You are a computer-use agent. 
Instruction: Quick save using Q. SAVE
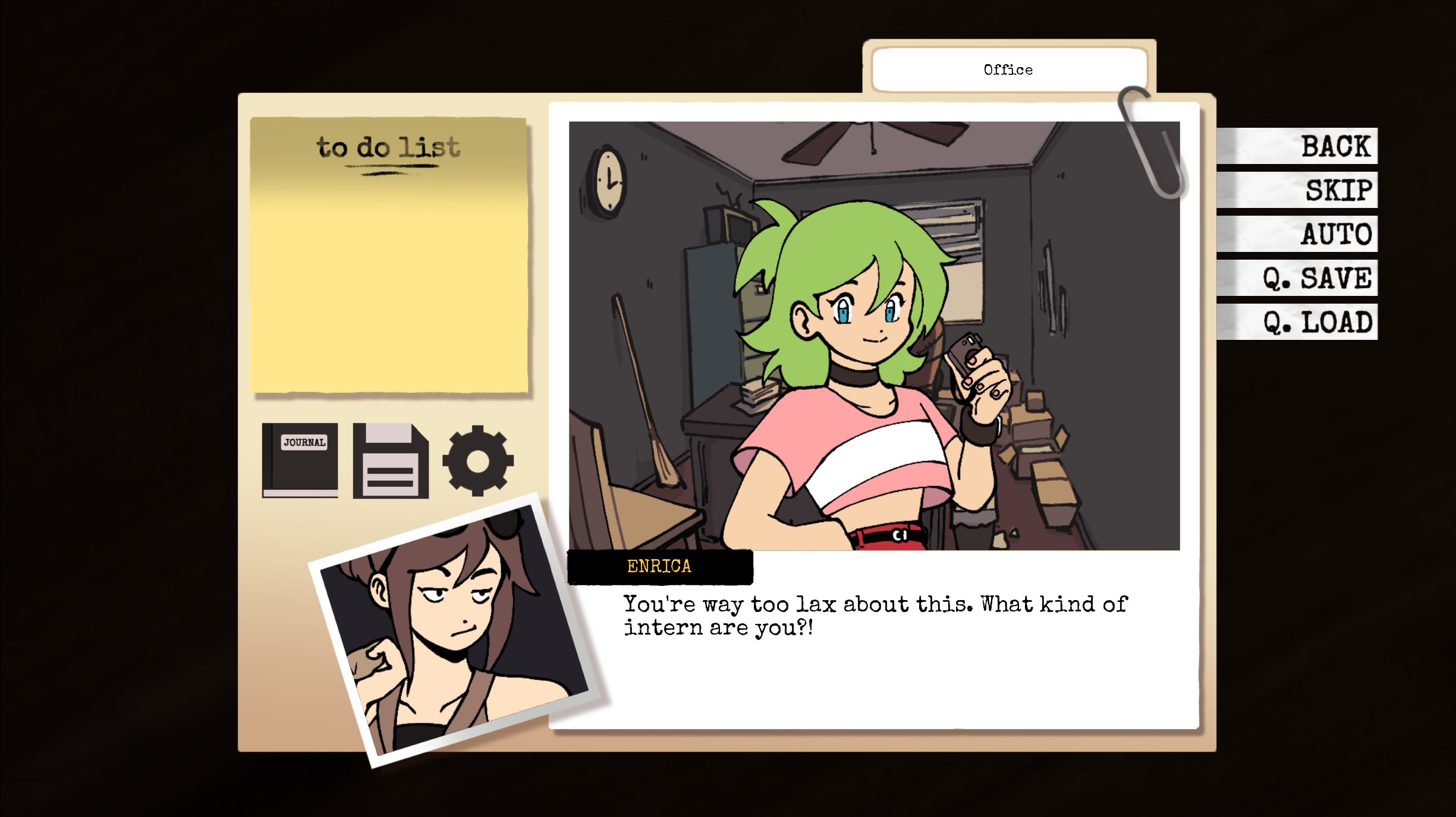1316,278
